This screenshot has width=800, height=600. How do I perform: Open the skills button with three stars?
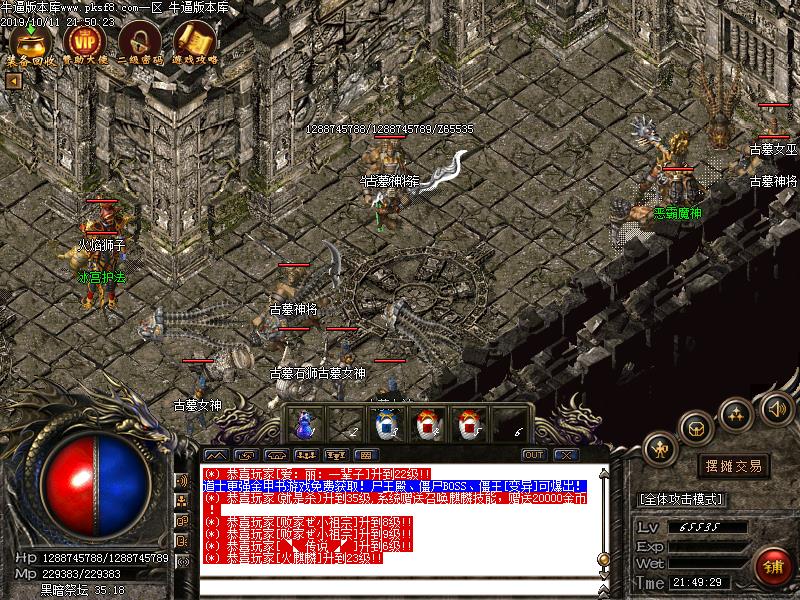(736, 414)
